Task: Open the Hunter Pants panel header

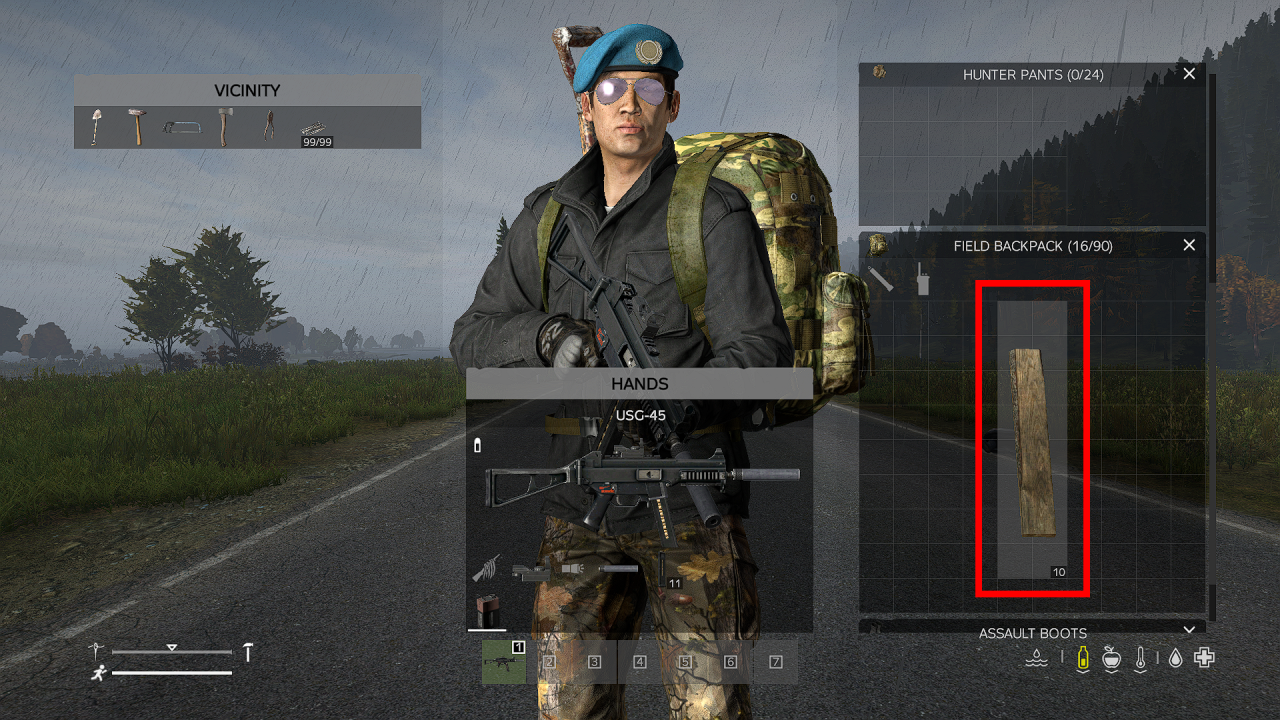Action: 1033,74
